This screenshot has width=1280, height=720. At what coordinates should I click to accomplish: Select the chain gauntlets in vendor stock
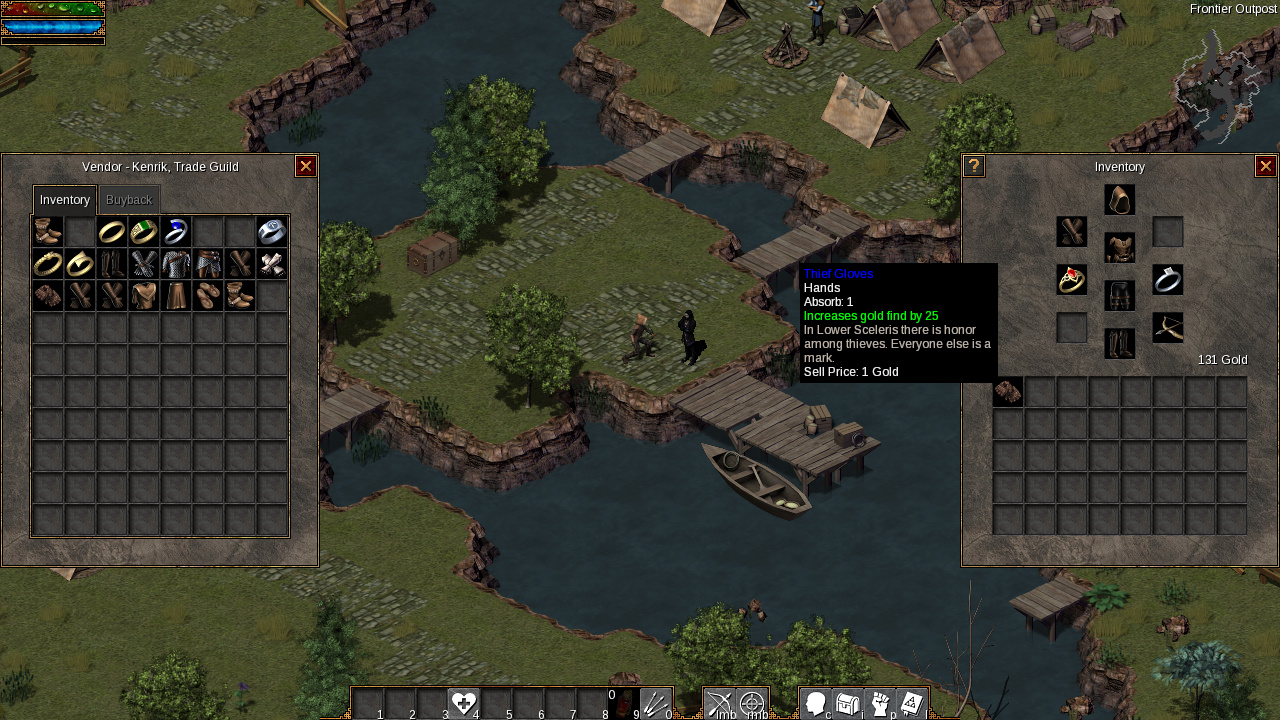coord(144,264)
